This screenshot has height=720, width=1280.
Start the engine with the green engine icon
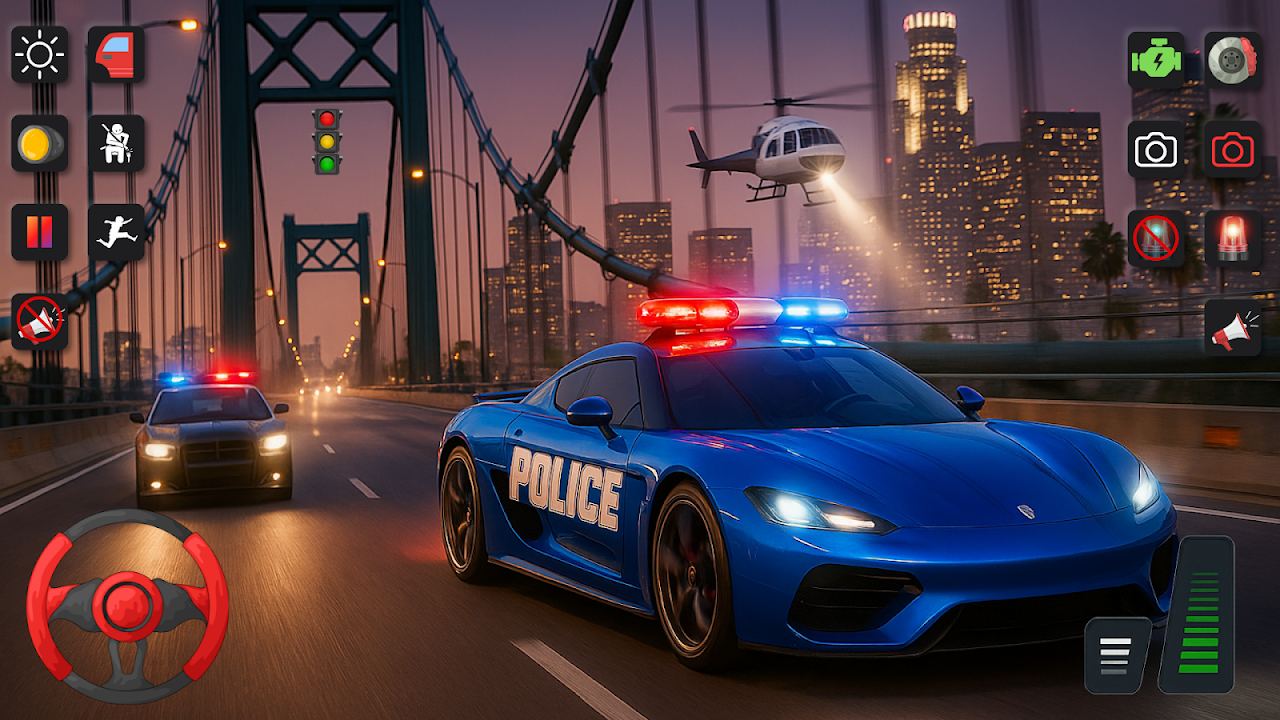click(1156, 60)
